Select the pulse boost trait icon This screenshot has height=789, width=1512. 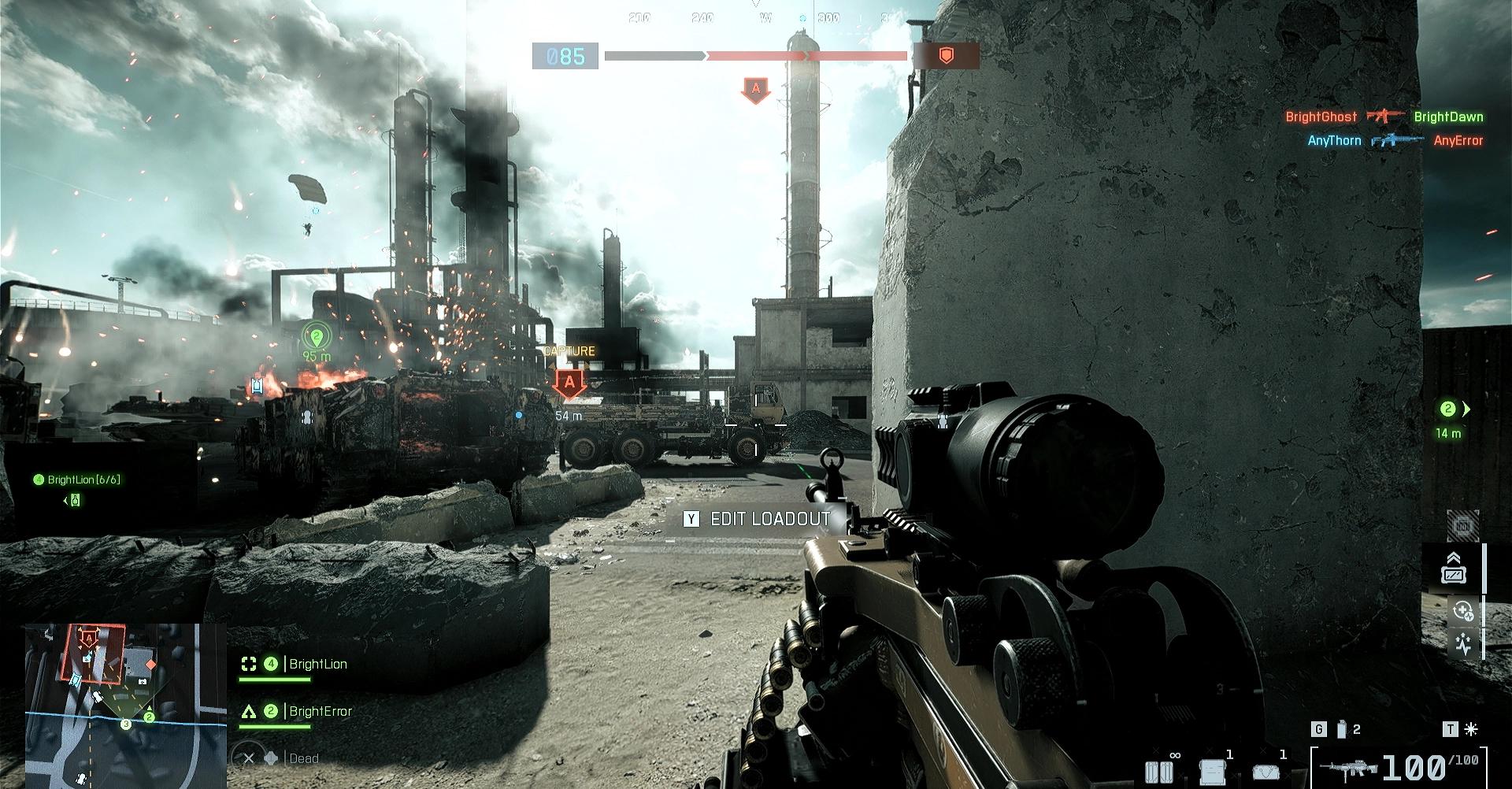1462,646
